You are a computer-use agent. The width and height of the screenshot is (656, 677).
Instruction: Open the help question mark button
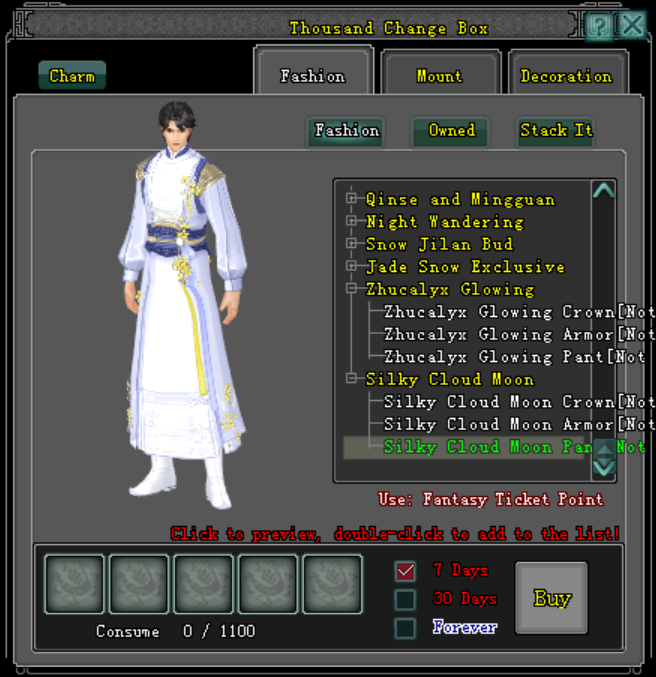point(599,26)
